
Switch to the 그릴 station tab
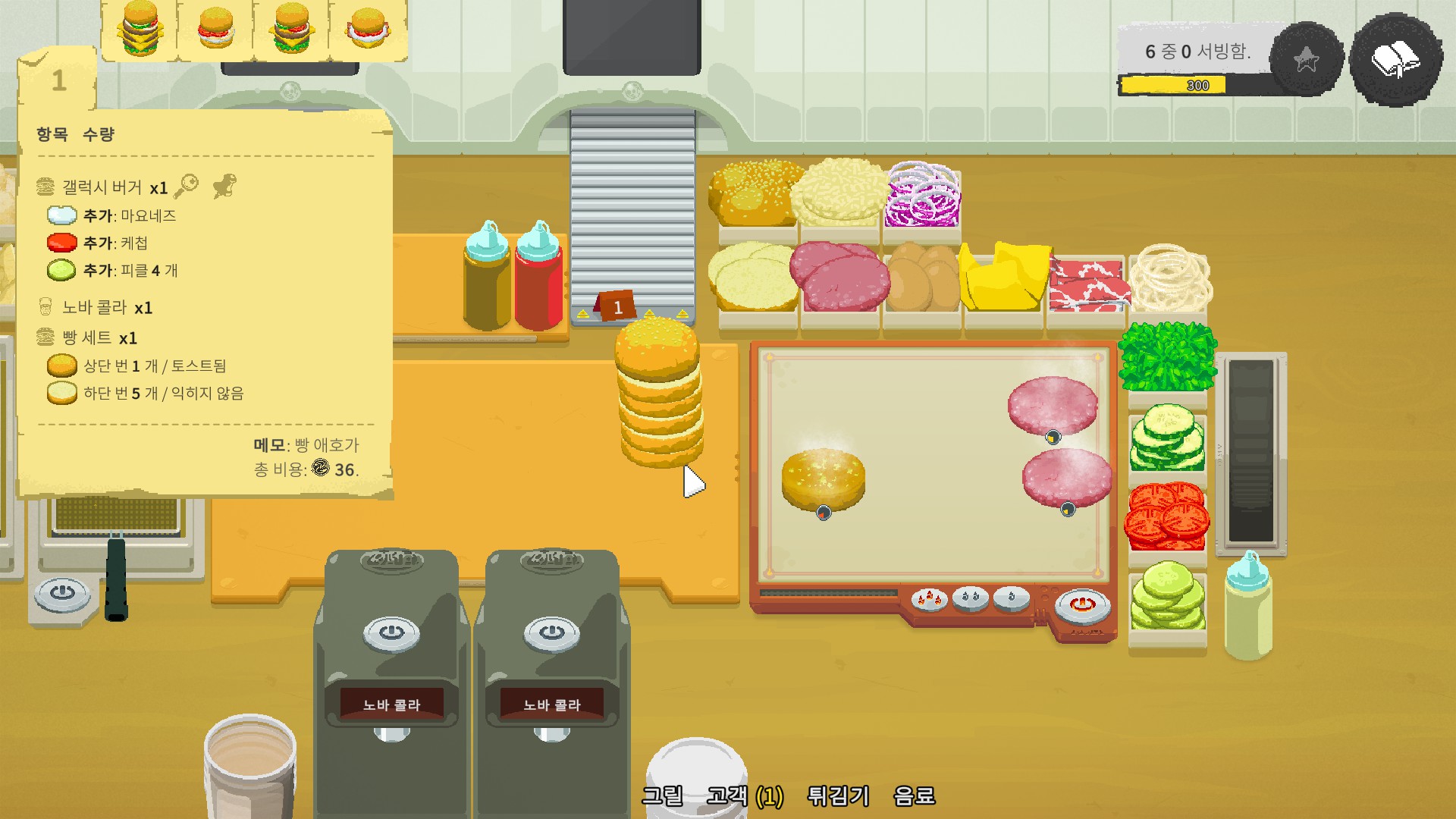[662, 795]
